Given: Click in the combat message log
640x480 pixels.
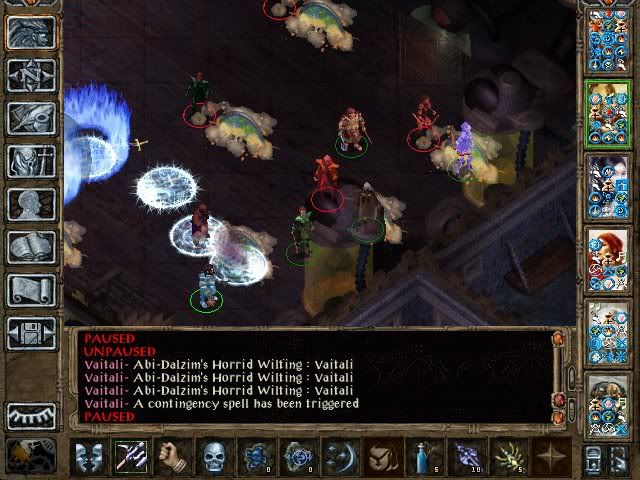Looking at the screenshot, I should (x=310, y=378).
